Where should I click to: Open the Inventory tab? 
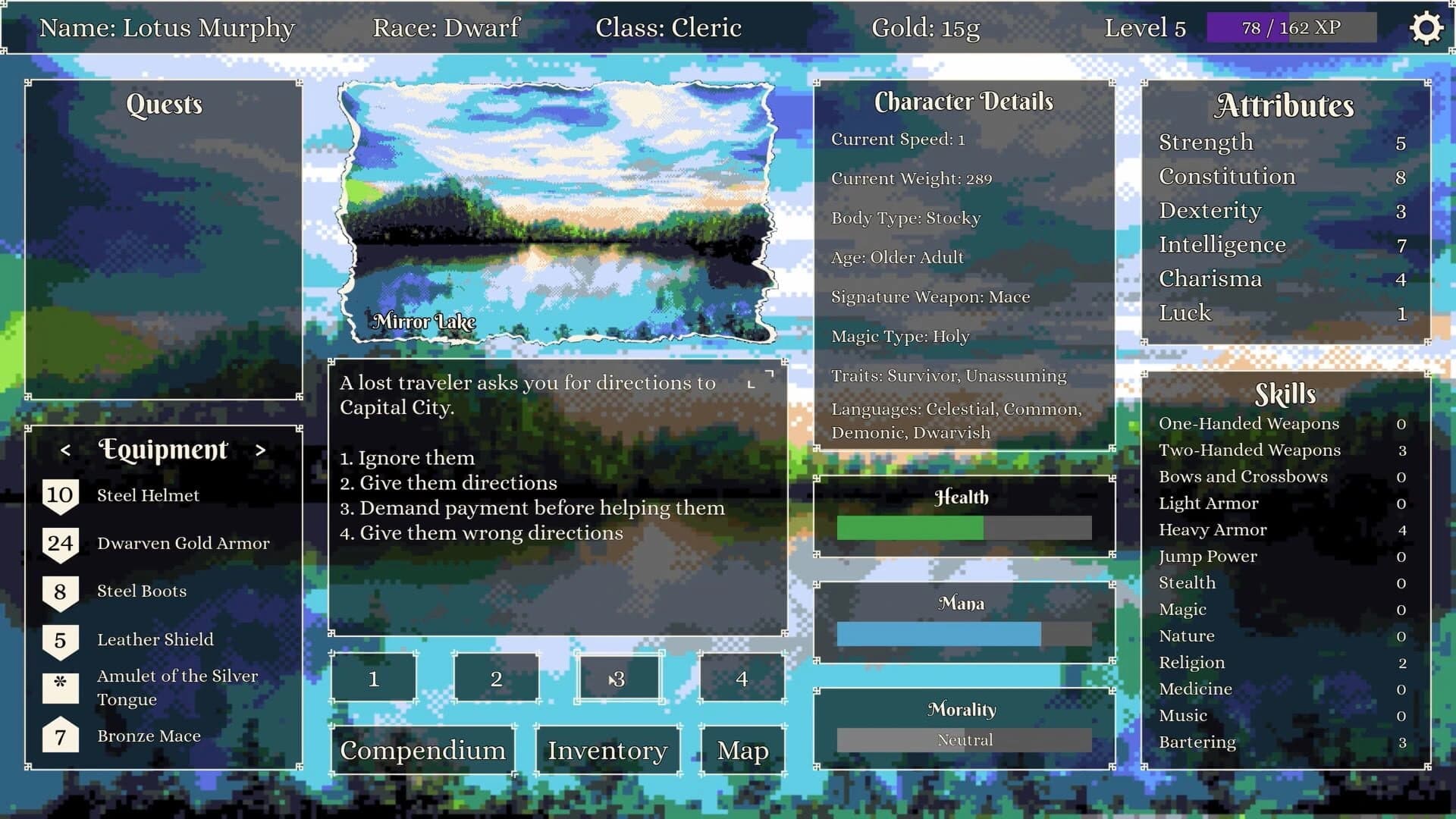pos(607,750)
